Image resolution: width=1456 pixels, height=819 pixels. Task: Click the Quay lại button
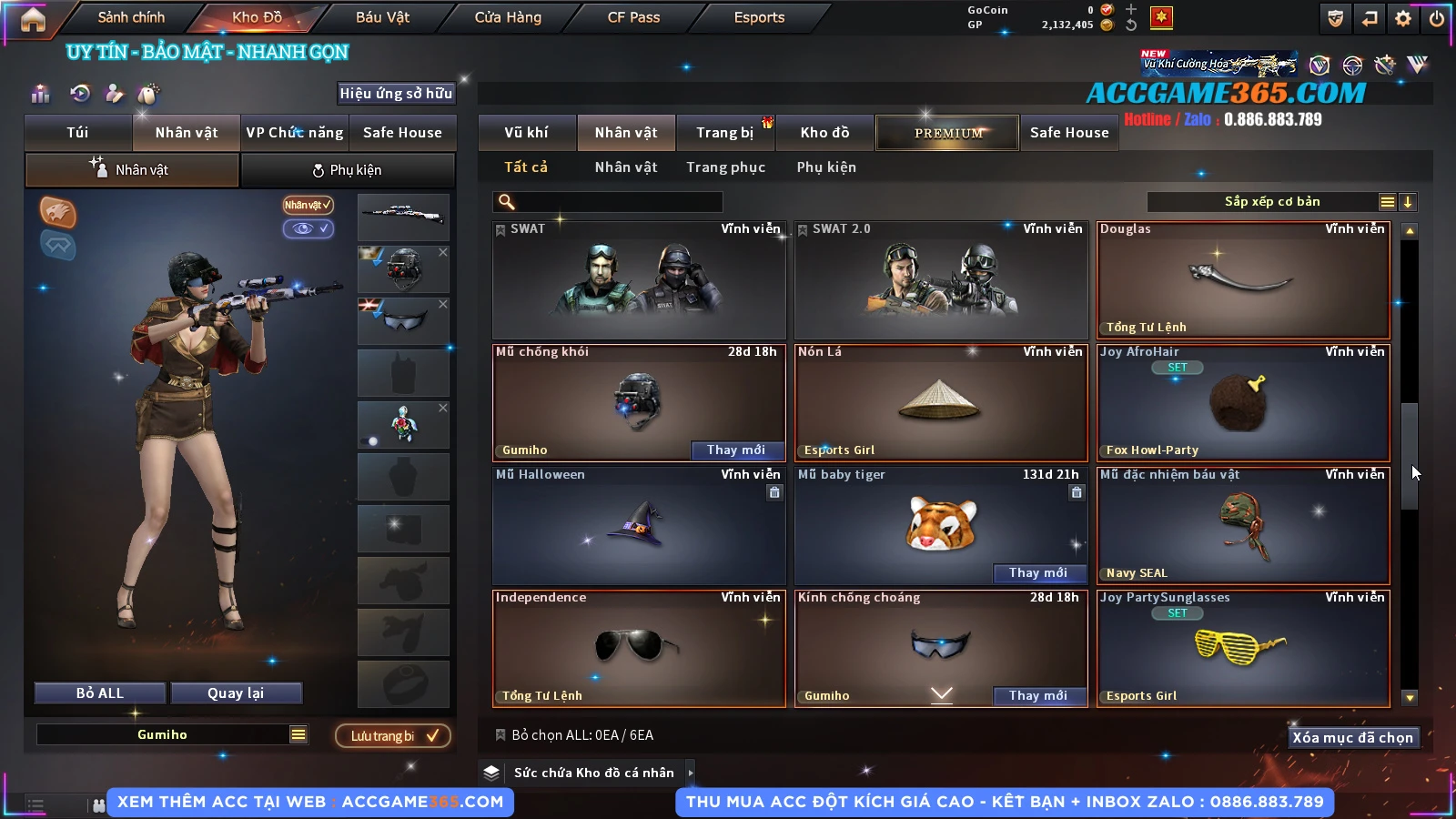pos(236,693)
